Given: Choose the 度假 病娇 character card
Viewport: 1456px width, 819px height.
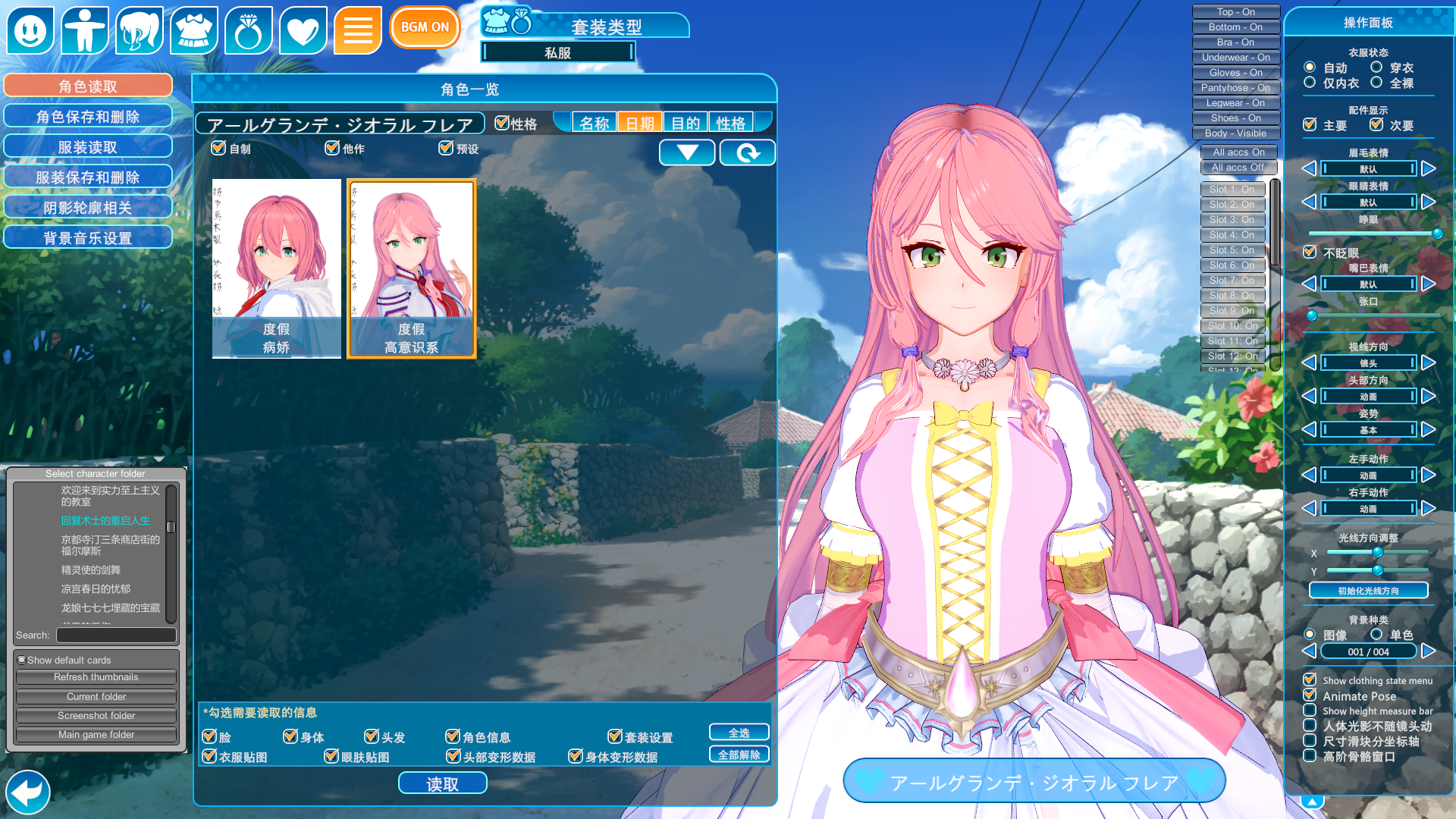Looking at the screenshot, I should (x=277, y=268).
